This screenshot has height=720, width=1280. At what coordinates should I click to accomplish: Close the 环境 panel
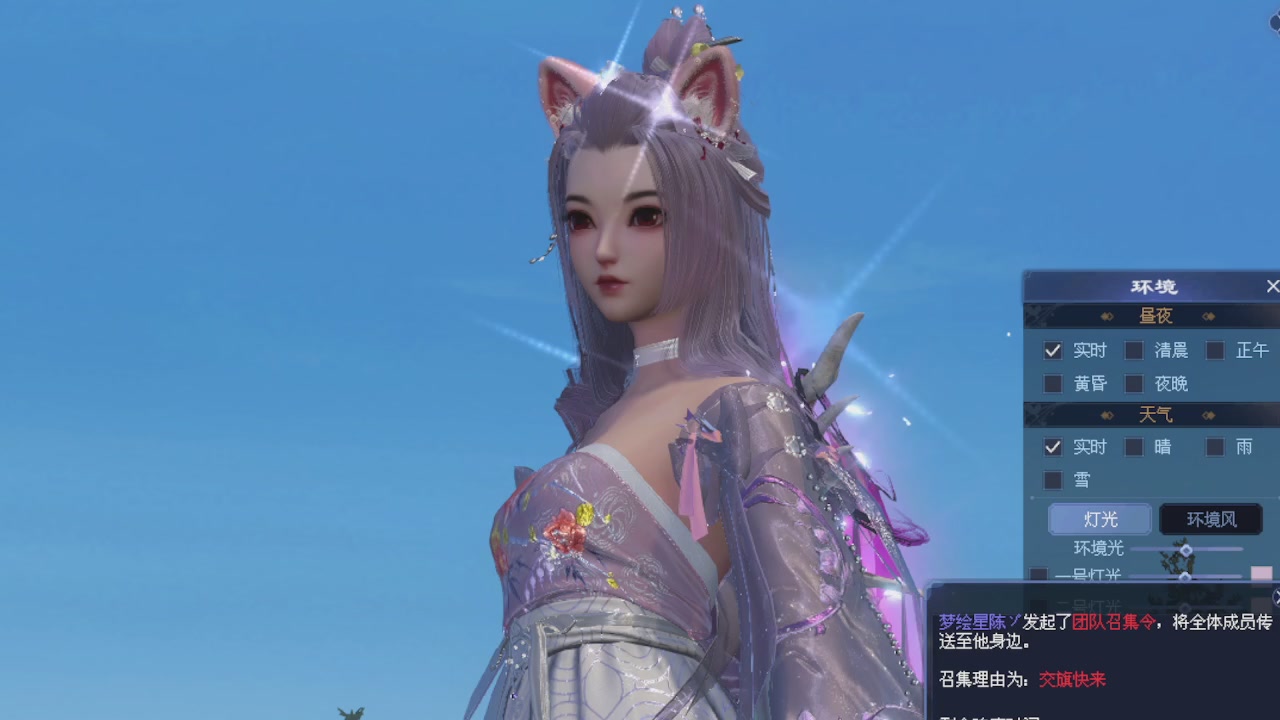point(1272,287)
